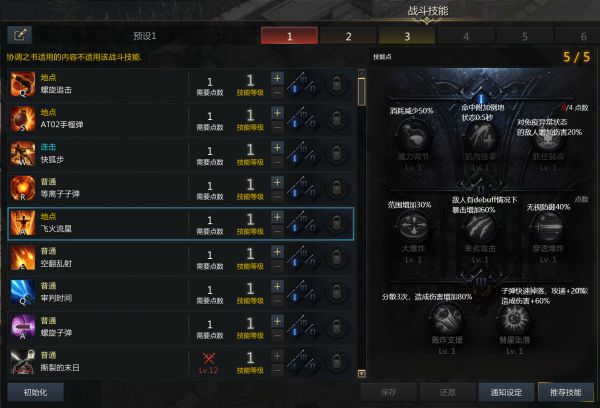Viewport: 600px width, 408px height.
Task: Decrease 飞火流星 skill level with minus
Action: 277,230
